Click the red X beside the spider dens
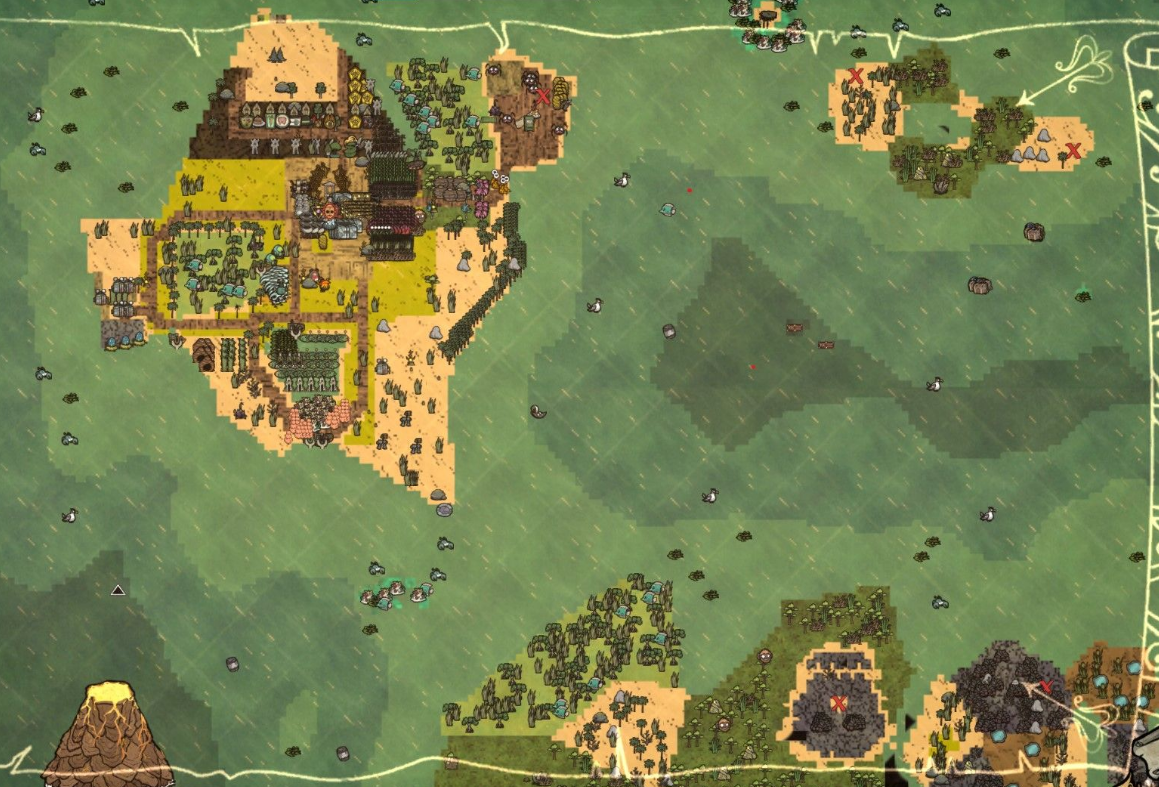The image size is (1159, 787). [x=543, y=97]
